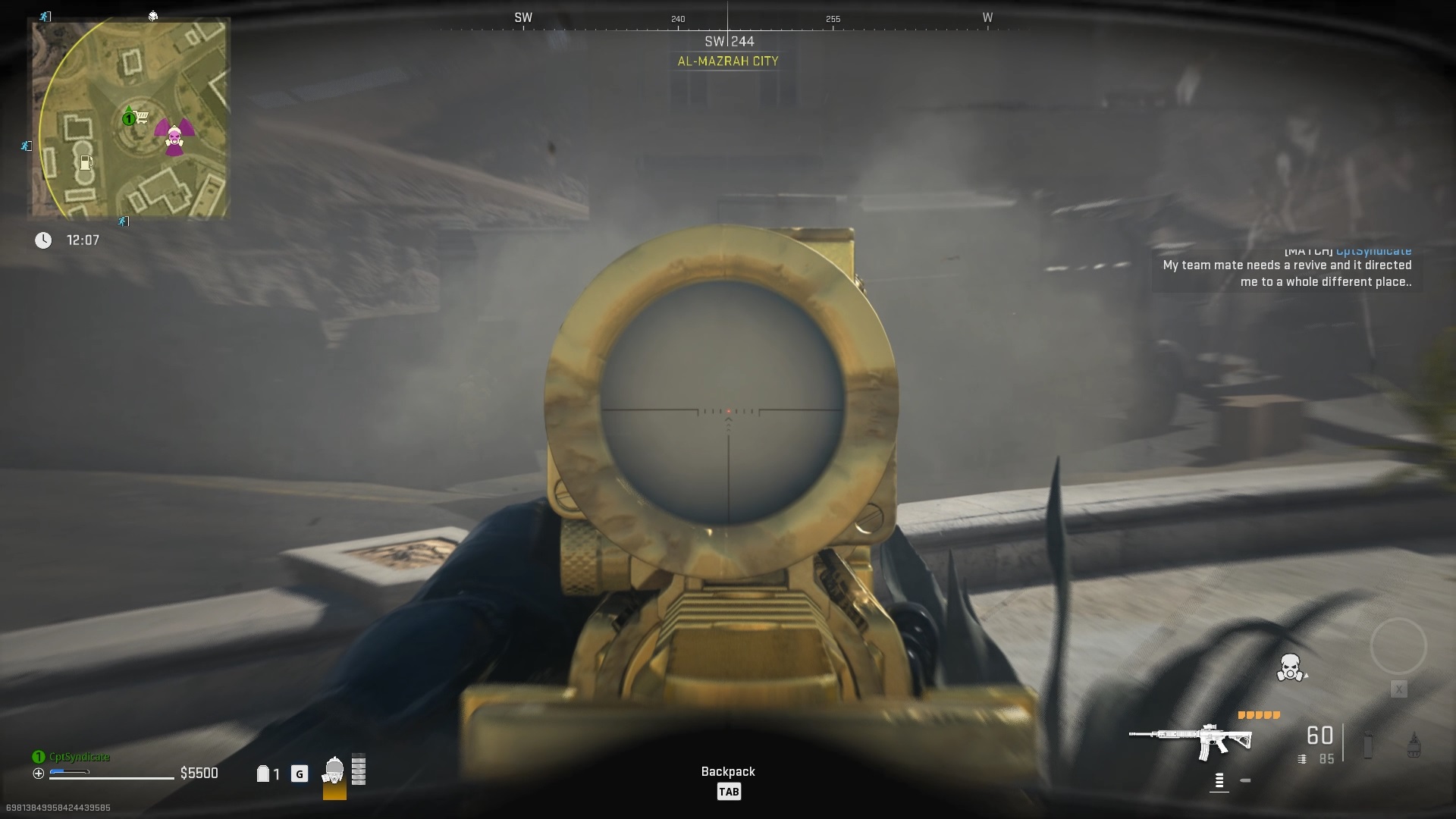
Task: Select the top-left exfil runner icon
Action: pyautogui.click(x=45, y=17)
